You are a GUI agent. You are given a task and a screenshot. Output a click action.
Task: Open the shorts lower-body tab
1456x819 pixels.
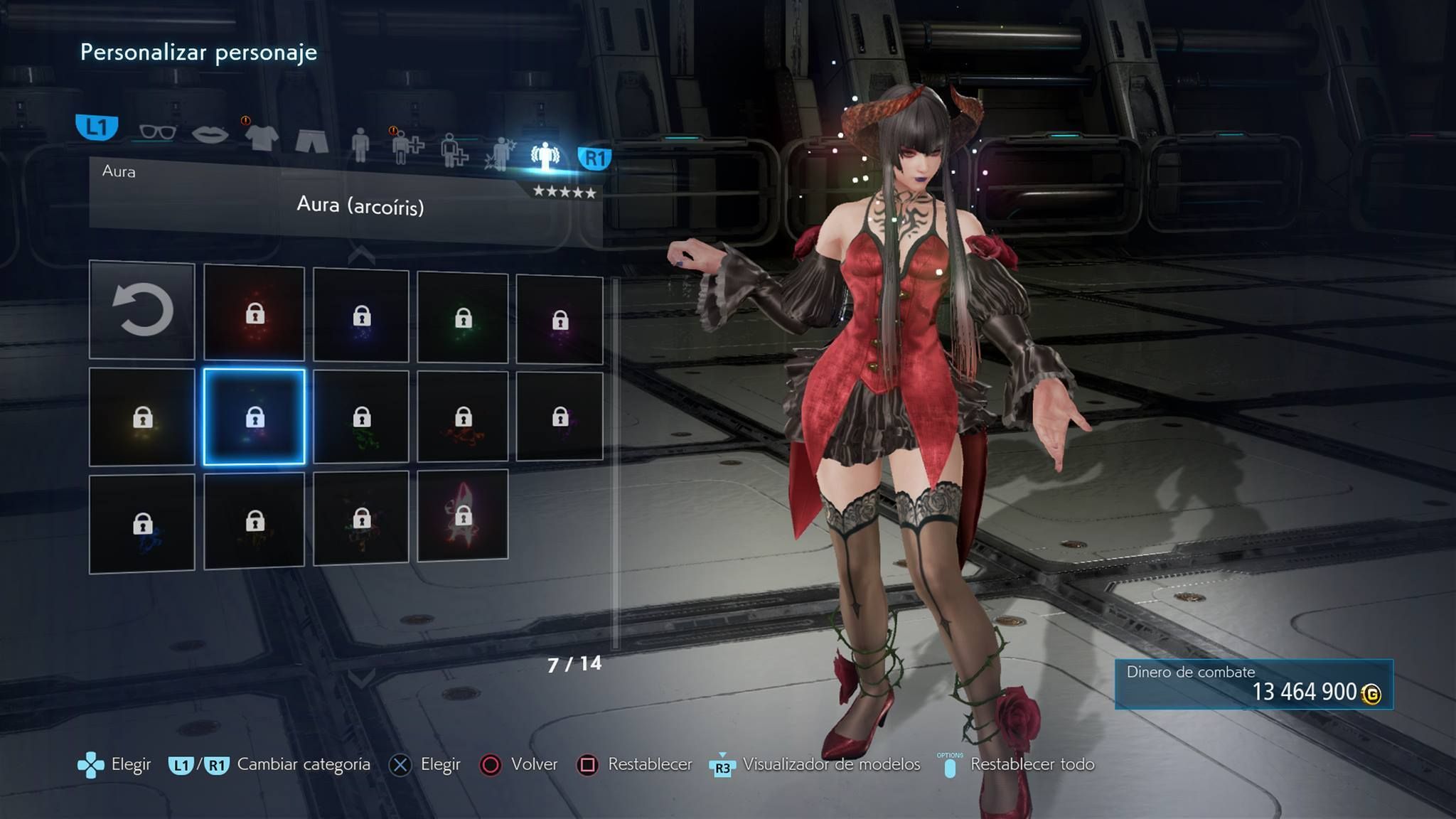coord(311,140)
